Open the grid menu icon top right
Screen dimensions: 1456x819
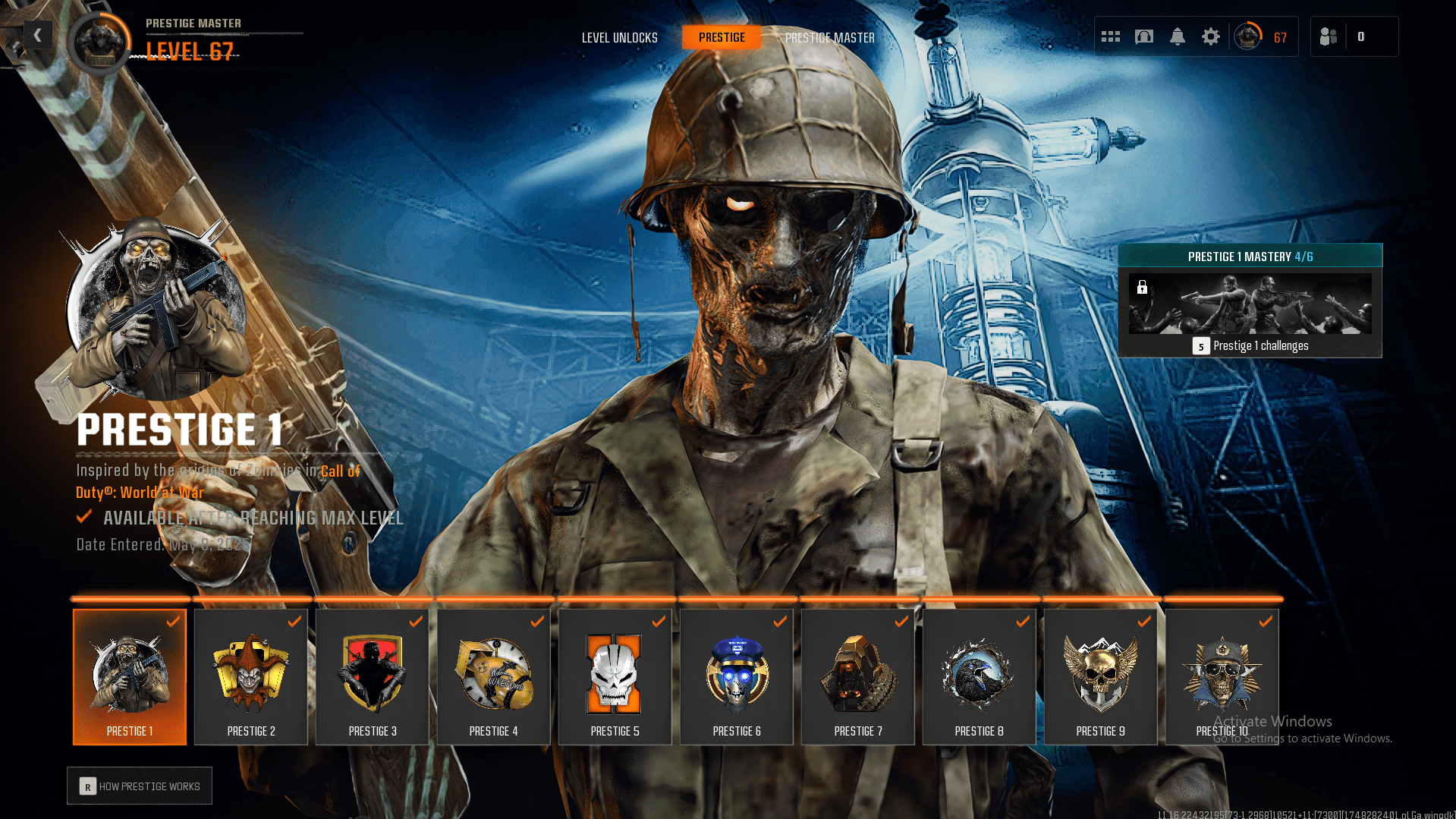[x=1110, y=36]
